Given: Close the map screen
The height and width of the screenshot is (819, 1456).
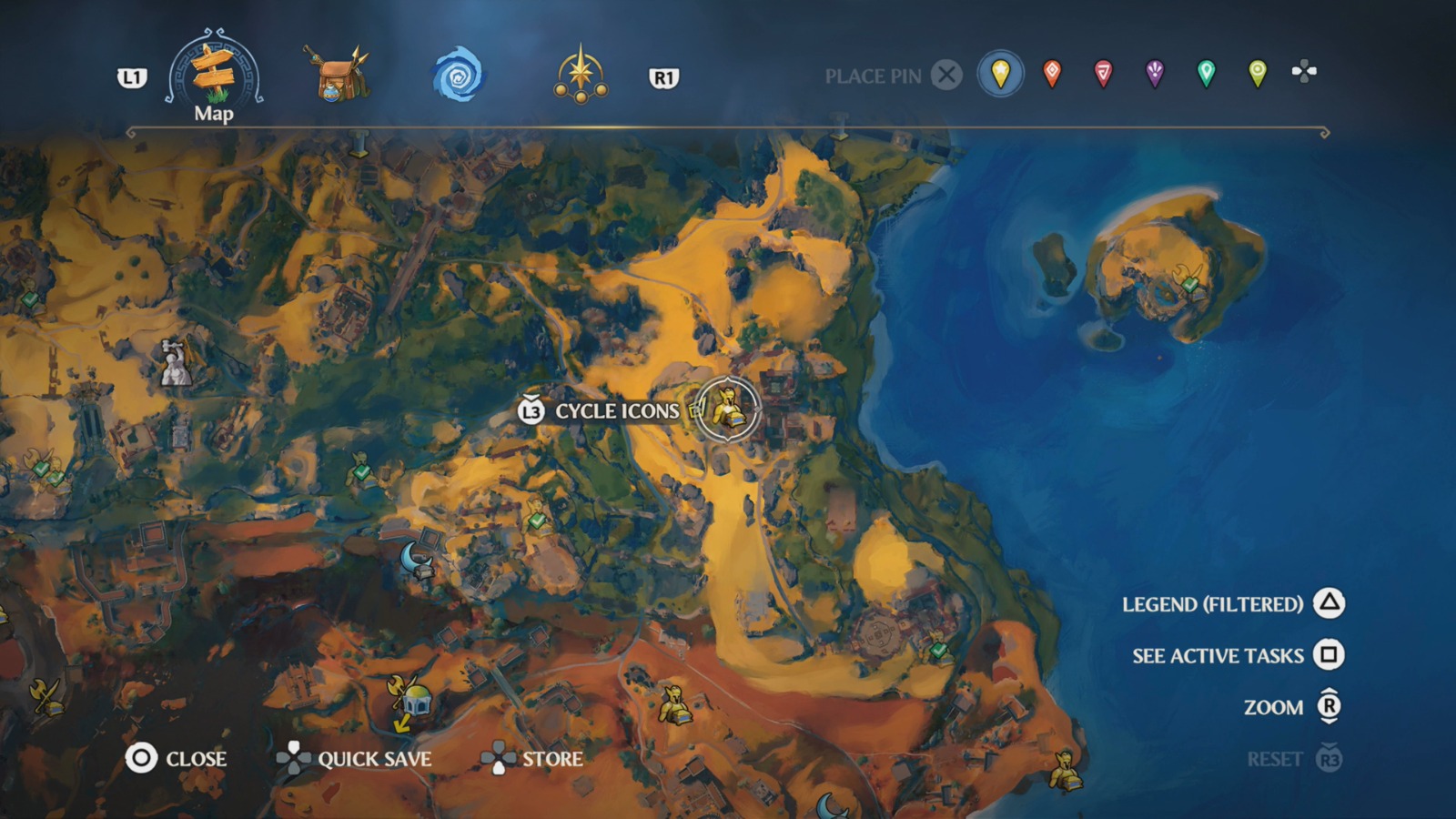Looking at the screenshot, I should point(196,758).
